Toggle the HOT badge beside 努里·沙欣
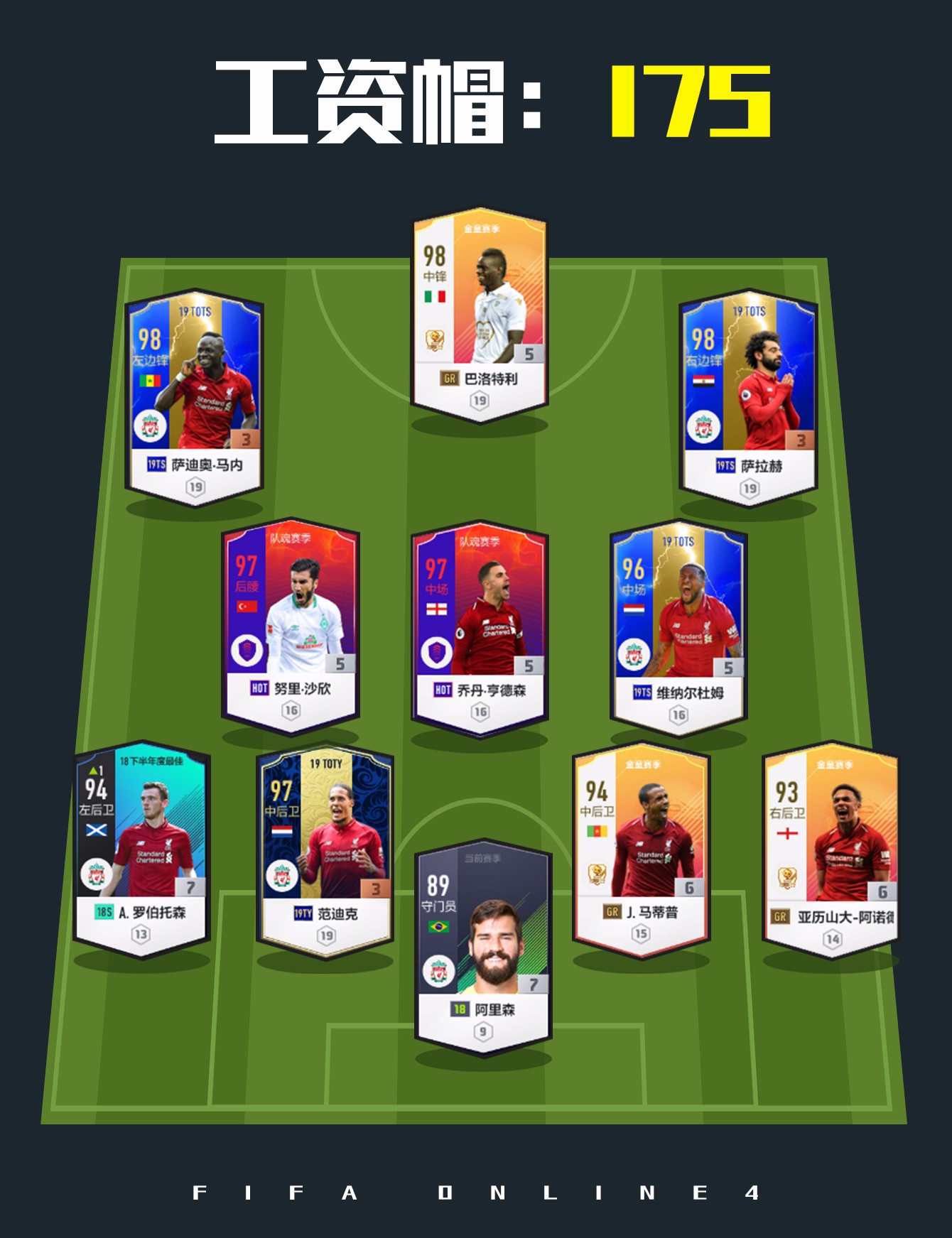 [260, 688]
